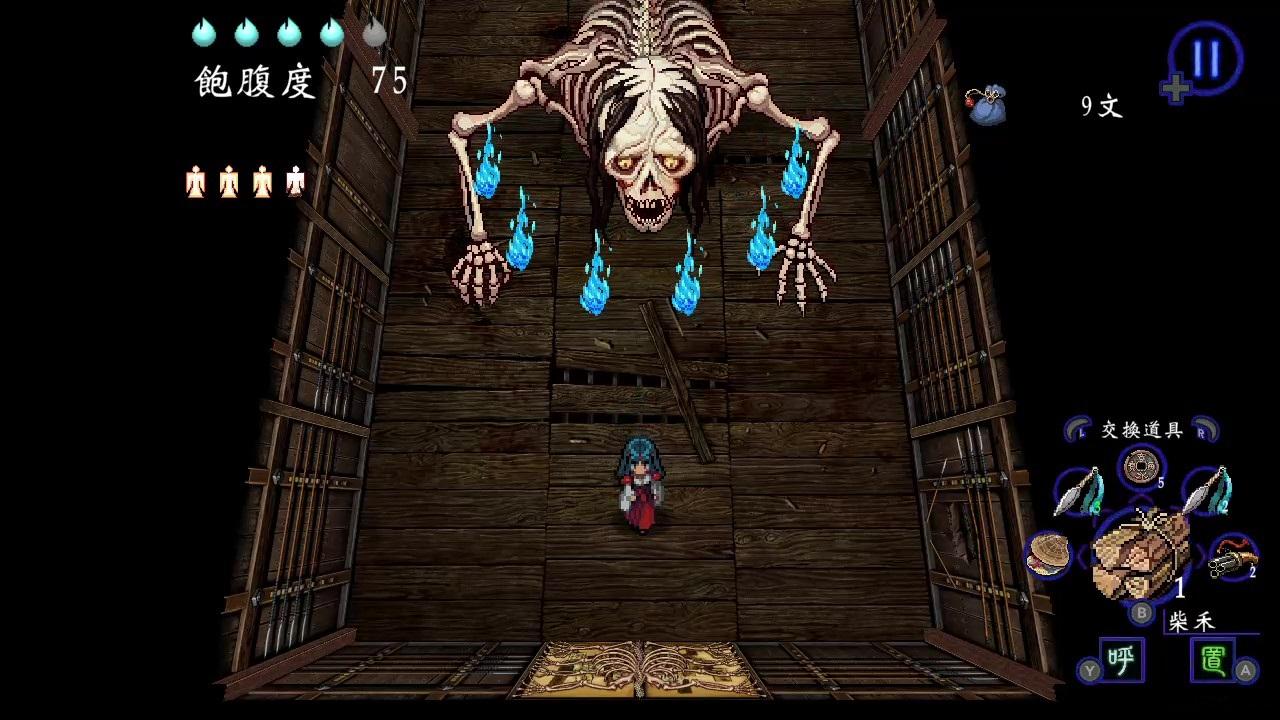The image size is (1280, 720).
Task: Pause the game with the blue pause button
Action: coord(1205,58)
